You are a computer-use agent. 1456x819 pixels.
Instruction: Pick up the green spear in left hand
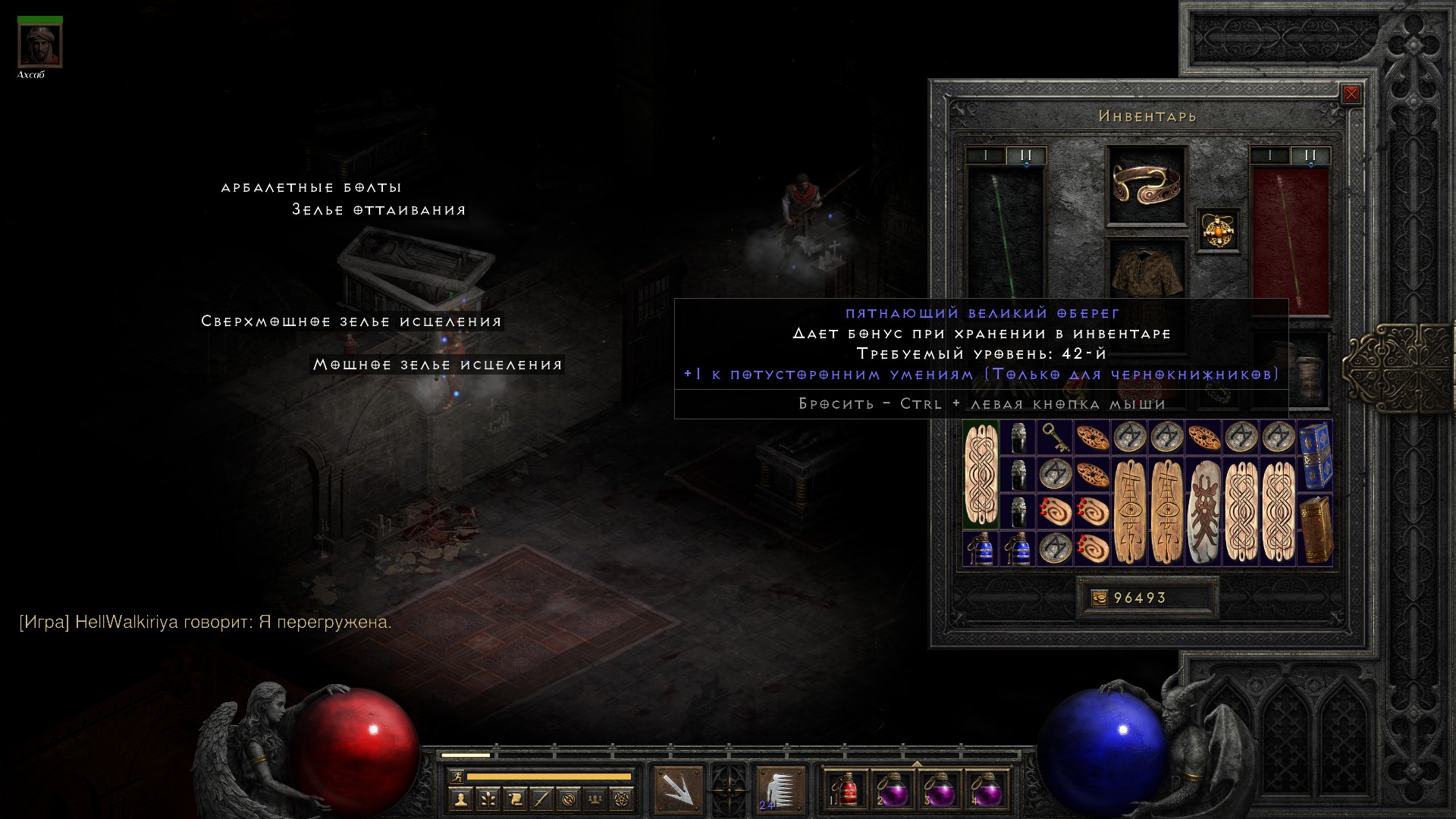pos(1005,235)
